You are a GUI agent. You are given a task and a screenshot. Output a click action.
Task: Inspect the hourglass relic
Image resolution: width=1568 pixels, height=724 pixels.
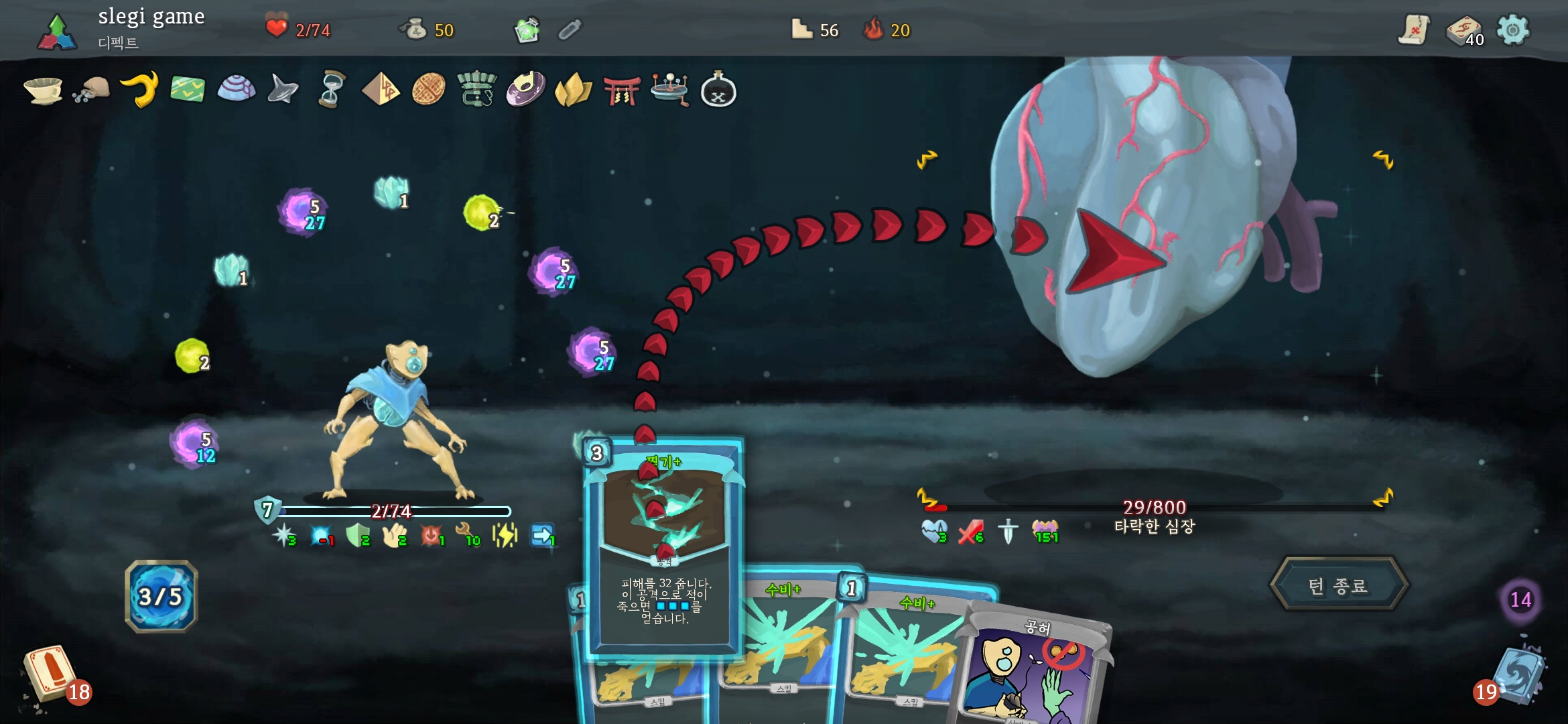[x=332, y=89]
